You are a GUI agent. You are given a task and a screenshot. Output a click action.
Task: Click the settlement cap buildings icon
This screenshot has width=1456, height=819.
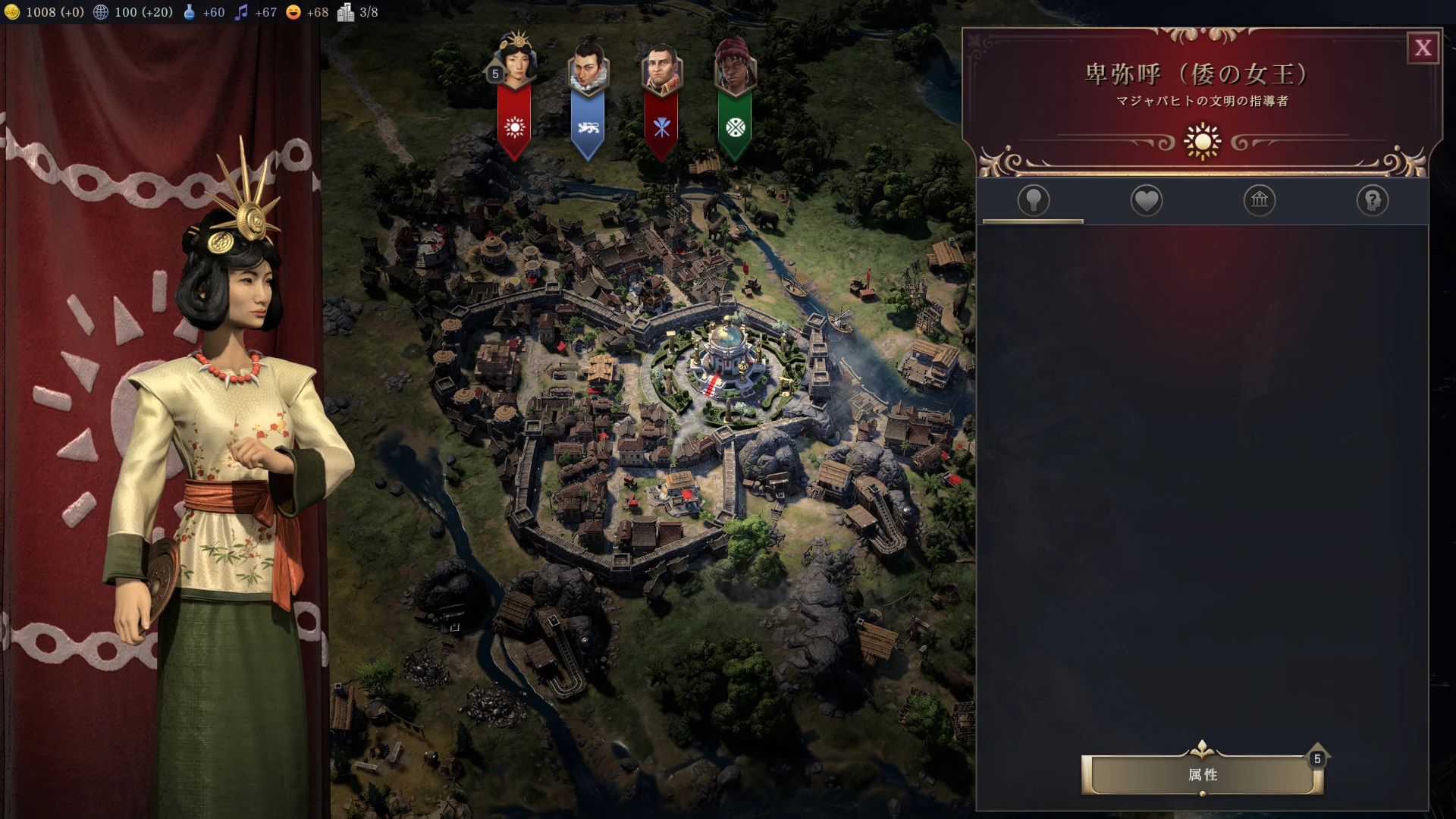click(346, 12)
